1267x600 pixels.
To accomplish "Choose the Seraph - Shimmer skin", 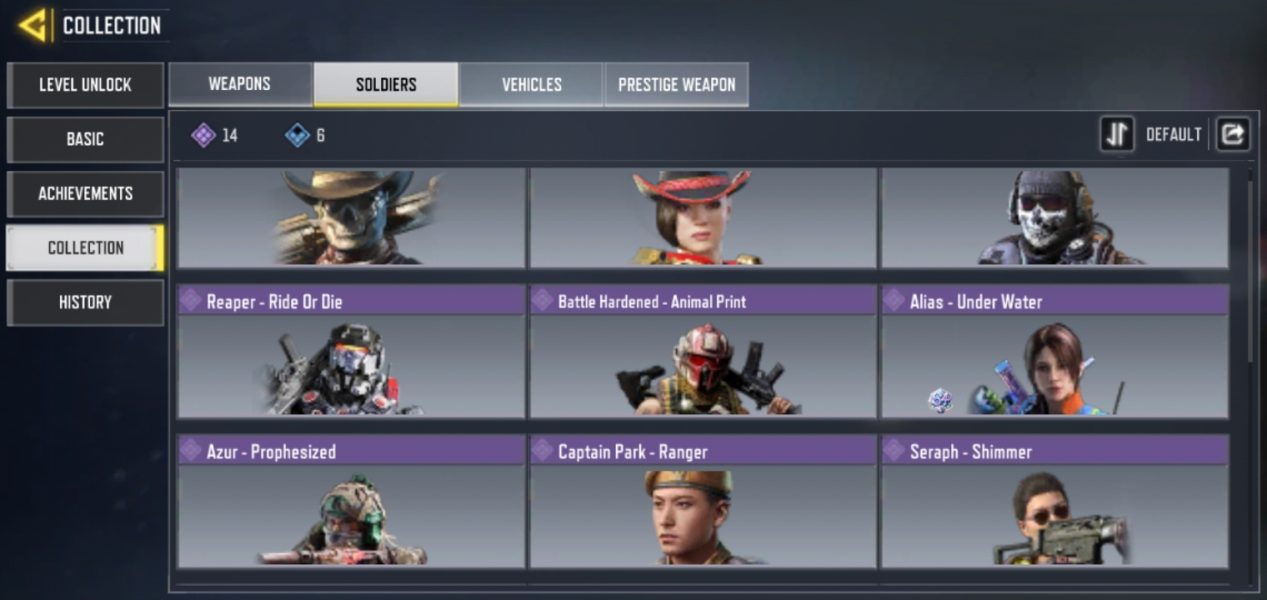I will pos(1054,502).
